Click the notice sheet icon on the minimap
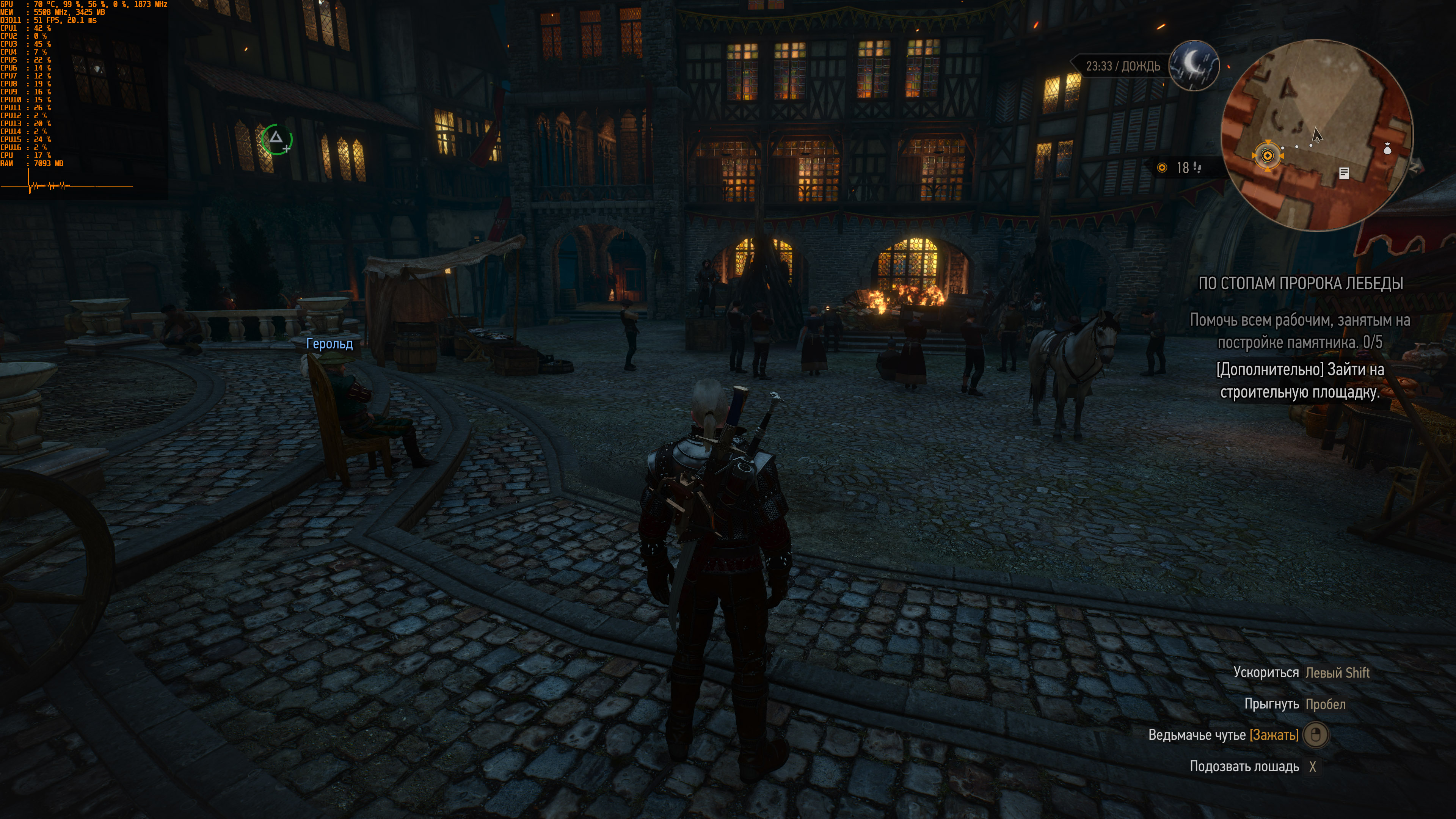The width and height of the screenshot is (1456, 819). click(x=1344, y=174)
